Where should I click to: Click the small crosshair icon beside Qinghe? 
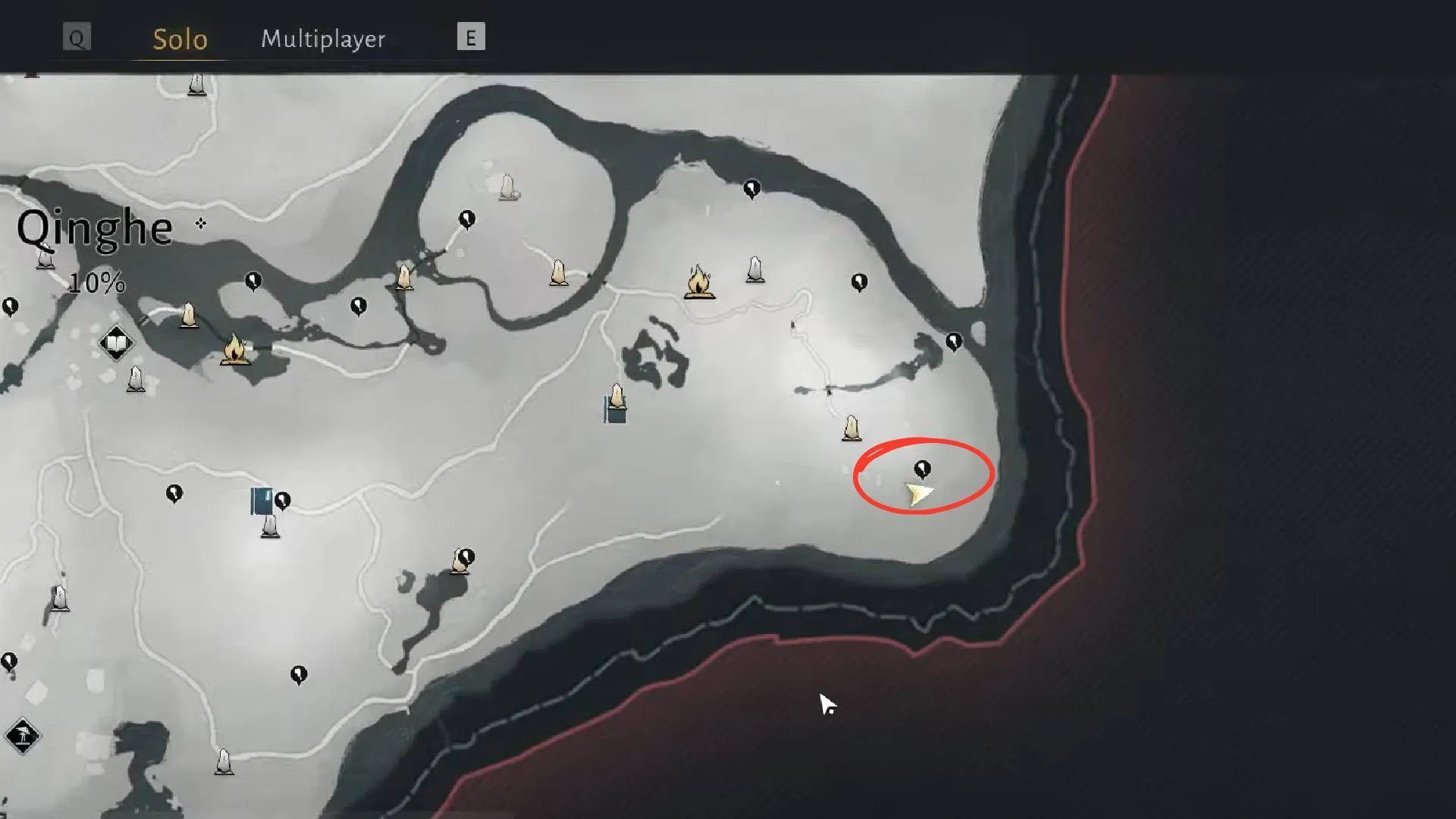point(201,223)
